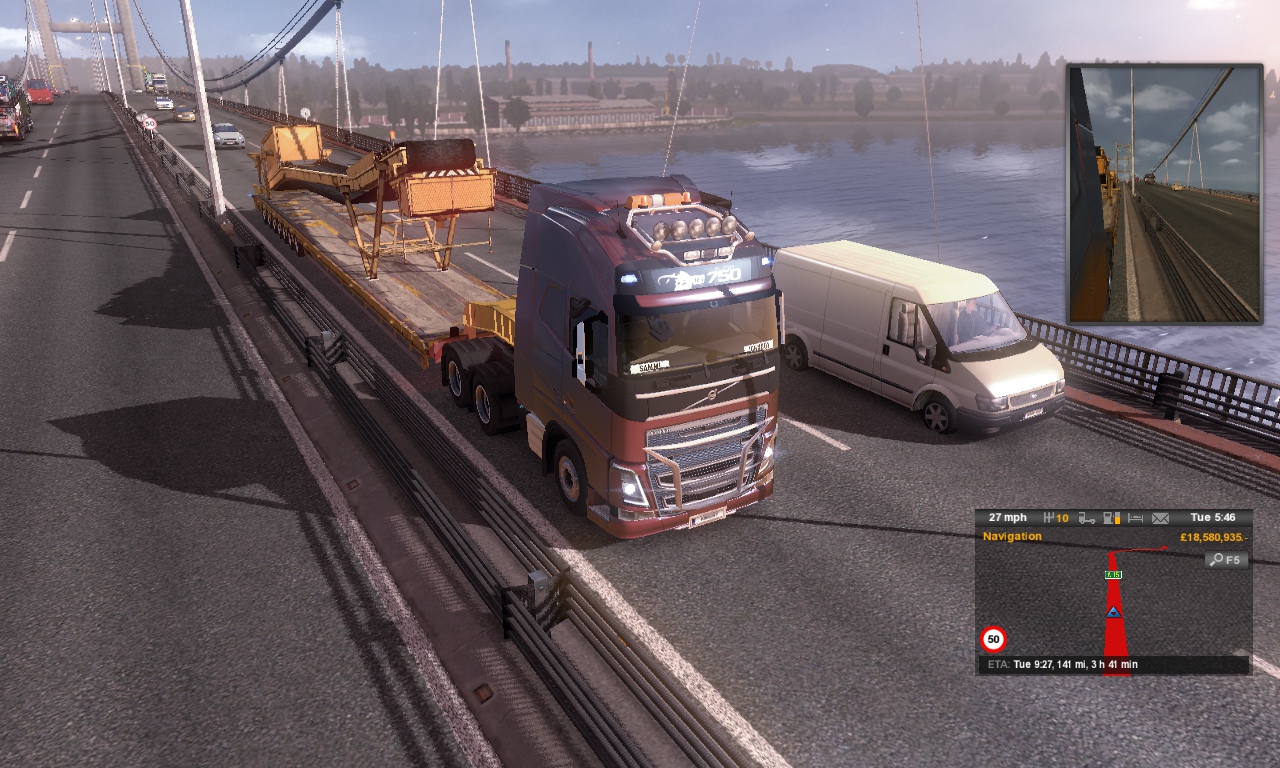The image size is (1280, 768).
Task: Click the bed rest icon
Action: (1135, 518)
